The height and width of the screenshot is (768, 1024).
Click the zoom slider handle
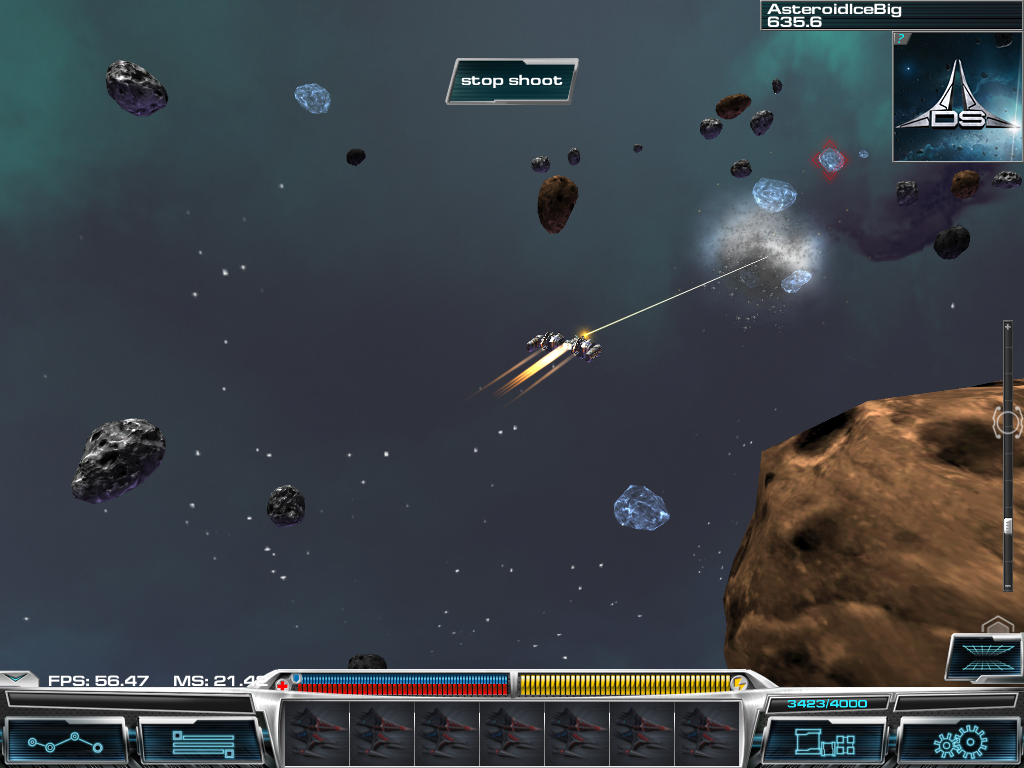[1007, 526]
